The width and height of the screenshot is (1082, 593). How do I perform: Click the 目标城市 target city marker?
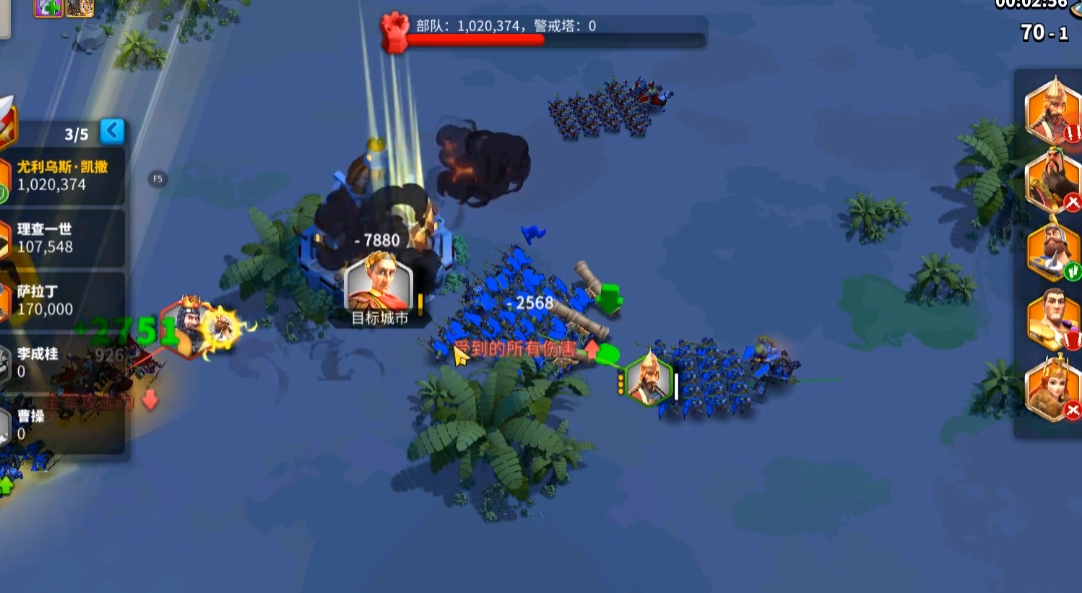378,288
